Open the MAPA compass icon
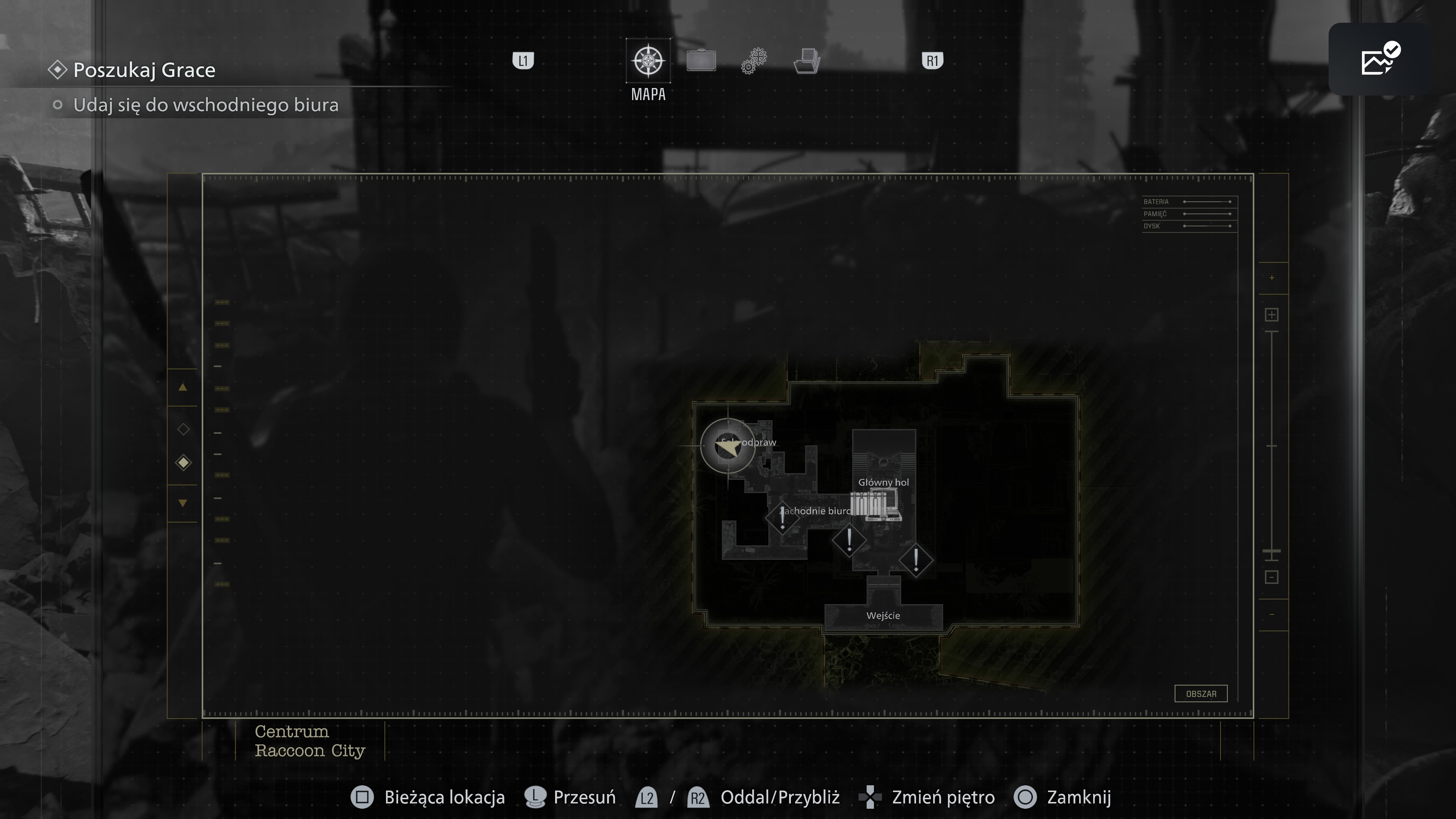 [x=648, y=61]
